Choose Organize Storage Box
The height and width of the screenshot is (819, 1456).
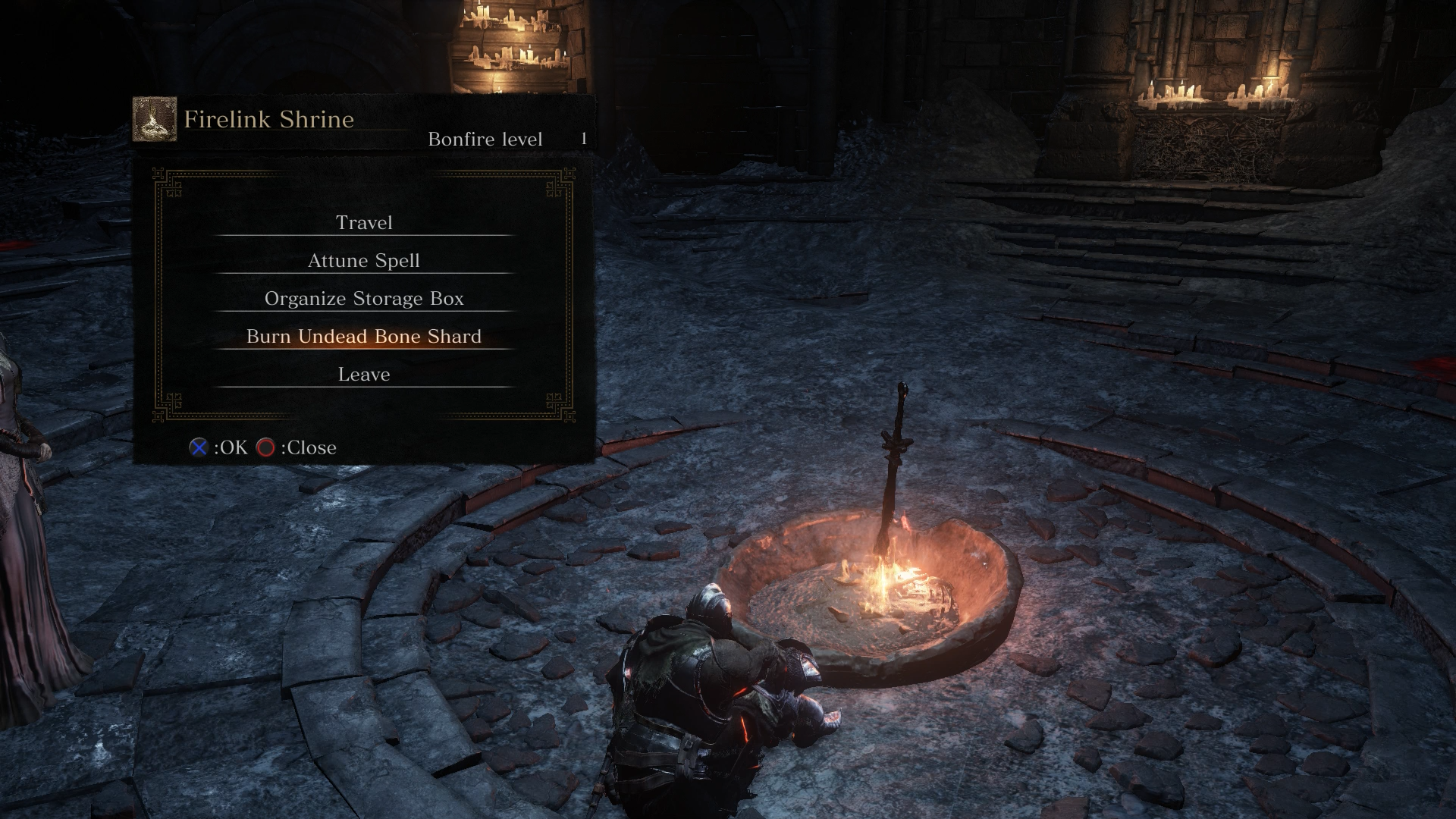coord(364,298)
